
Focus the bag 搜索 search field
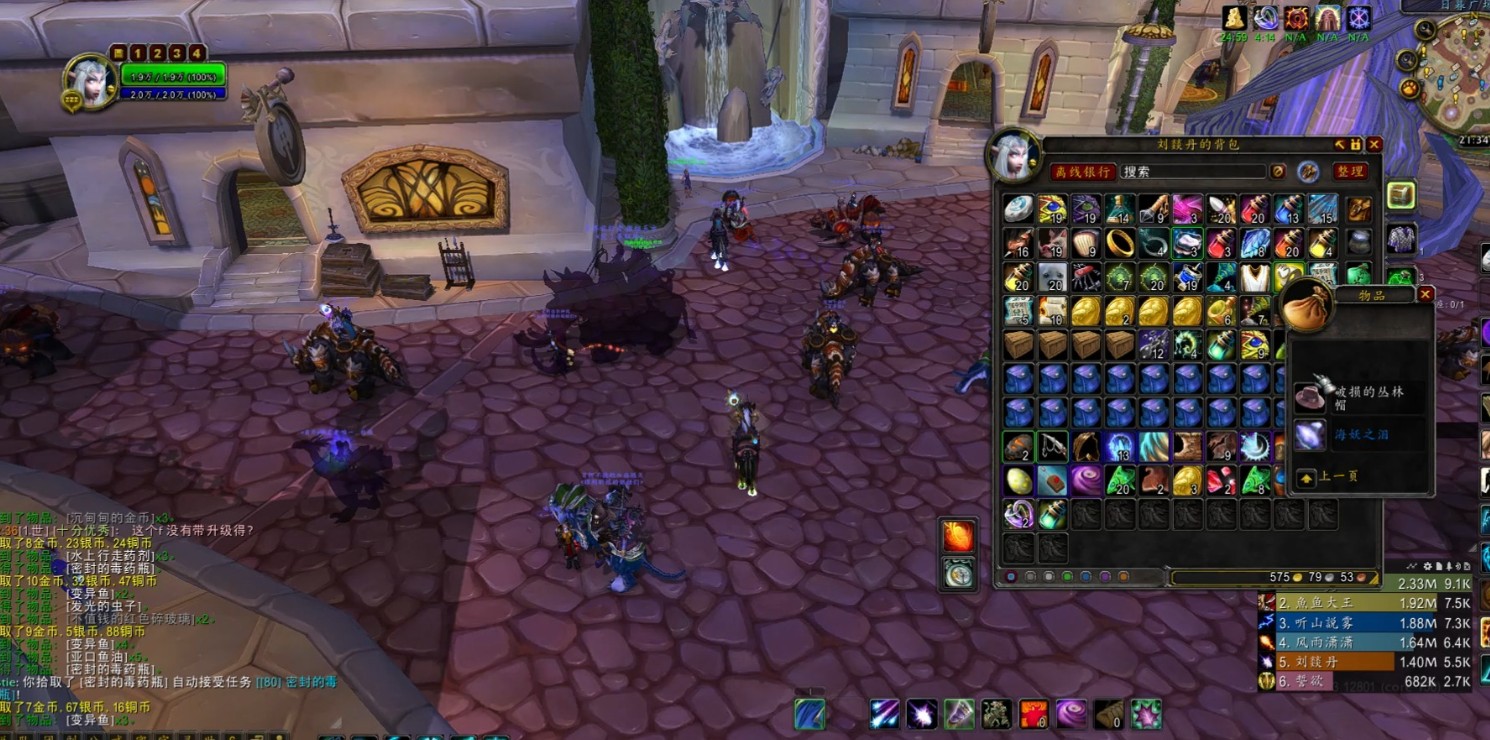coord(1192,172)
